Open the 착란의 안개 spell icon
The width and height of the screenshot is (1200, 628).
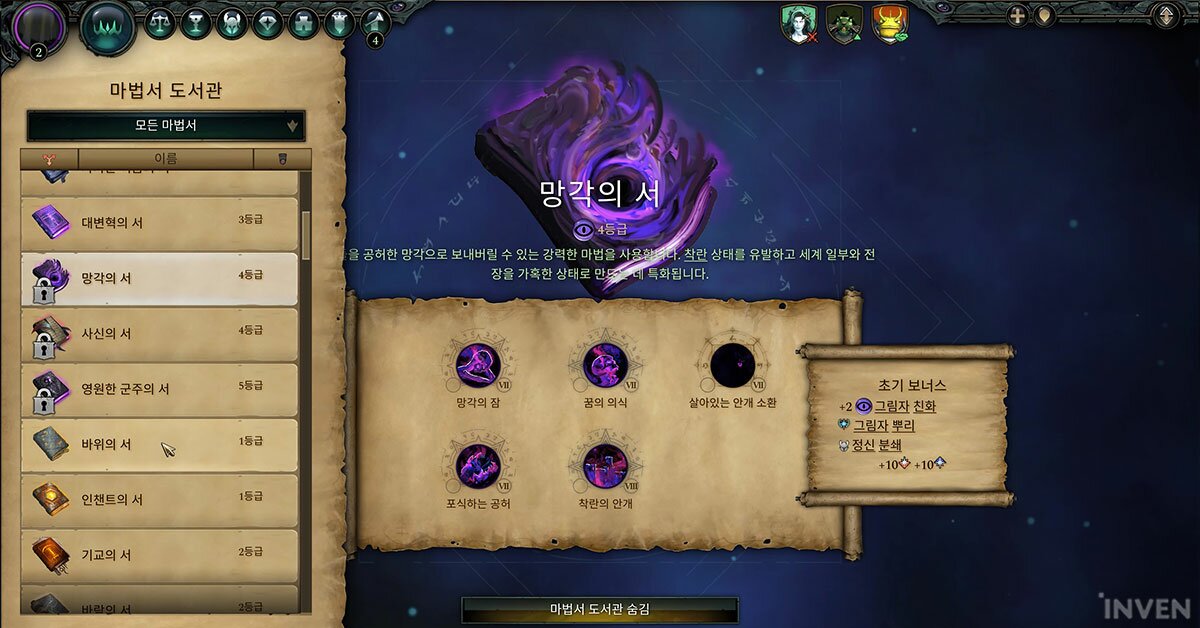[605, 467]
